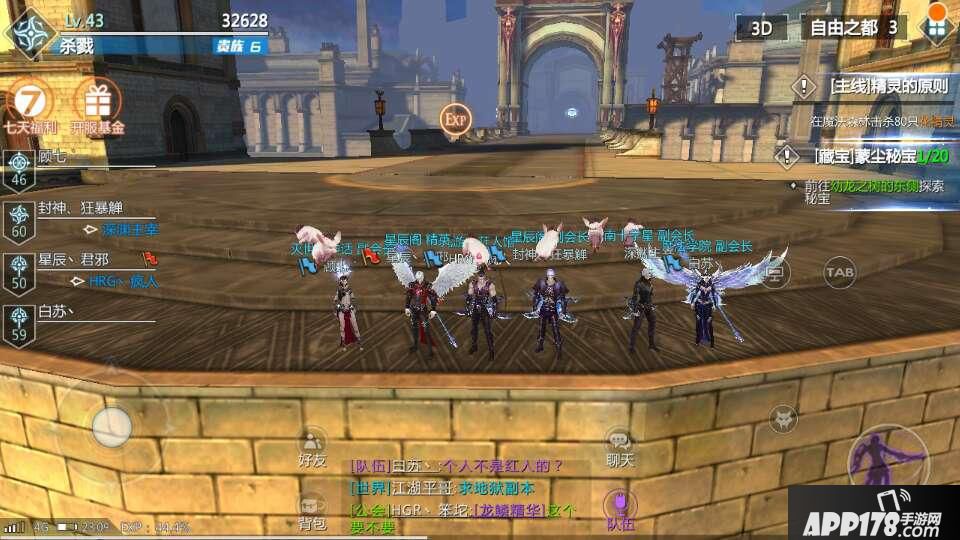960x540 pixels.
Task: Open the player character portrait
Action: click(x=29, y=31)
